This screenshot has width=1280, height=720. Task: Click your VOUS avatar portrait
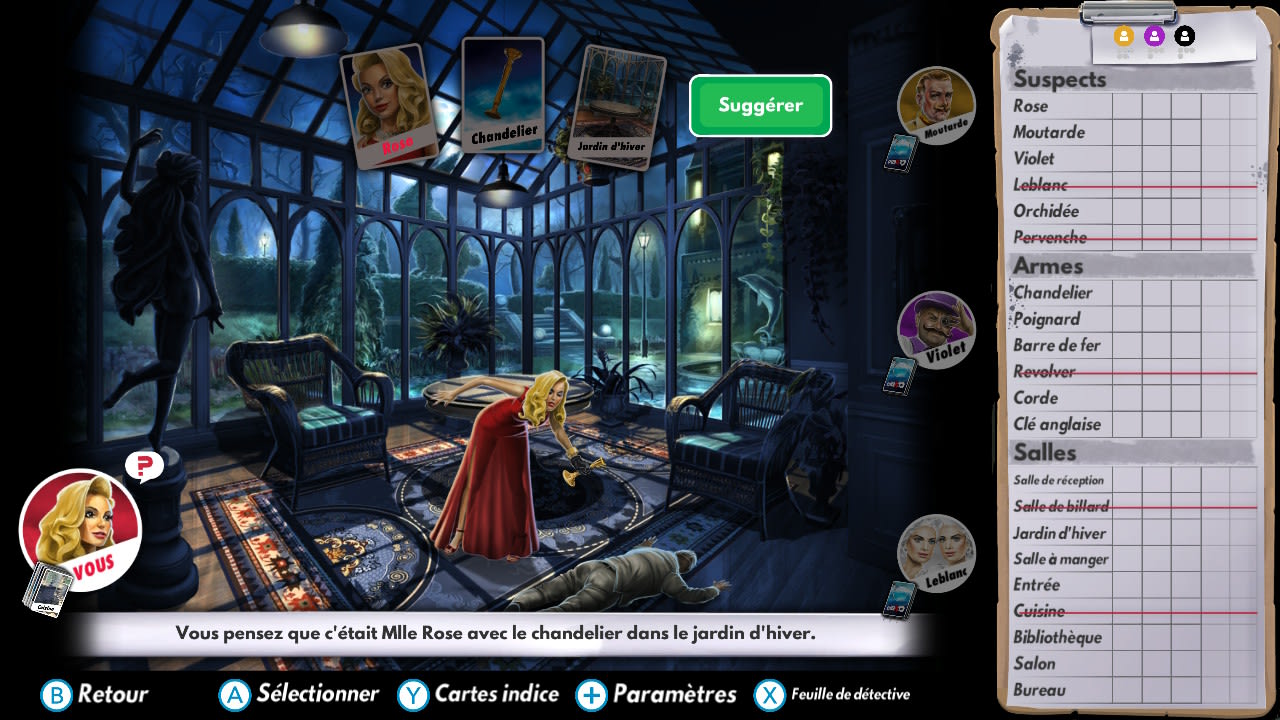click(x=80, y=531)
